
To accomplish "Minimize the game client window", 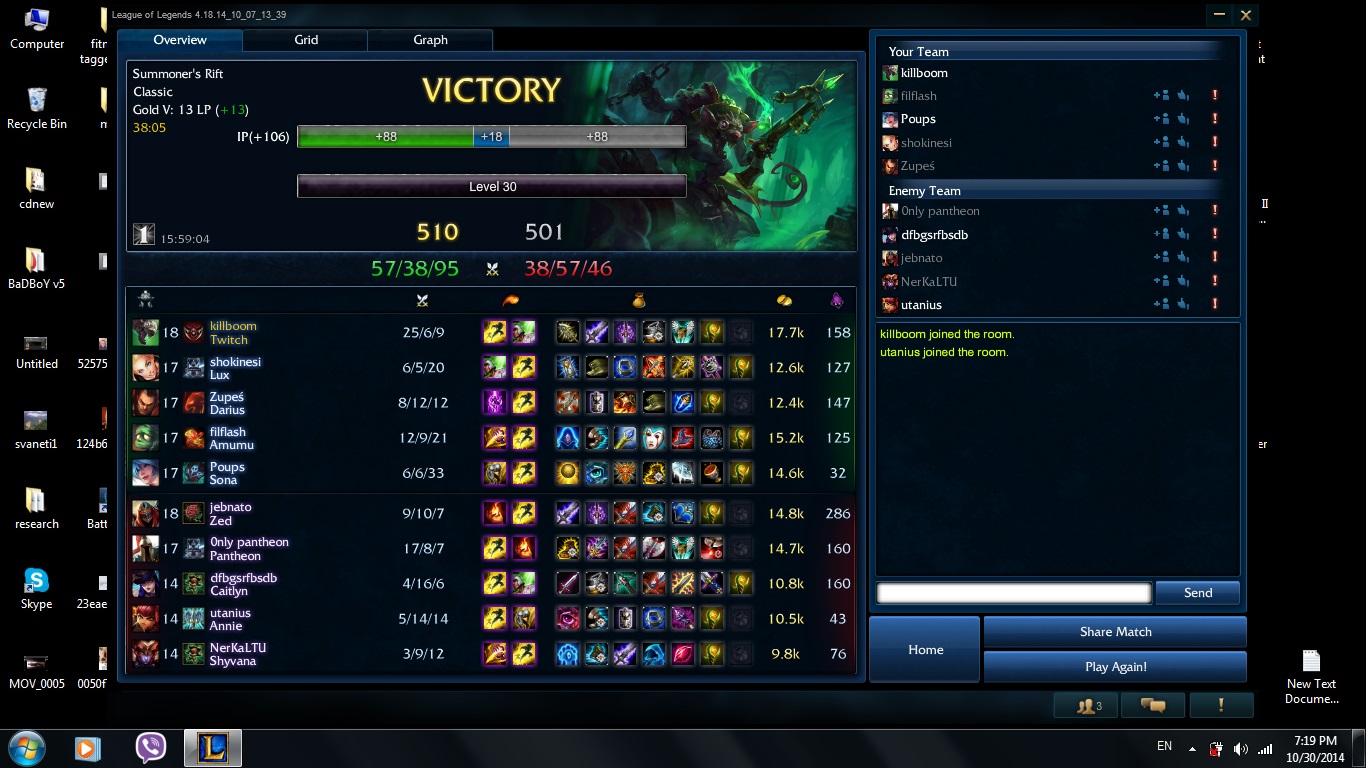I will 1219,15.
